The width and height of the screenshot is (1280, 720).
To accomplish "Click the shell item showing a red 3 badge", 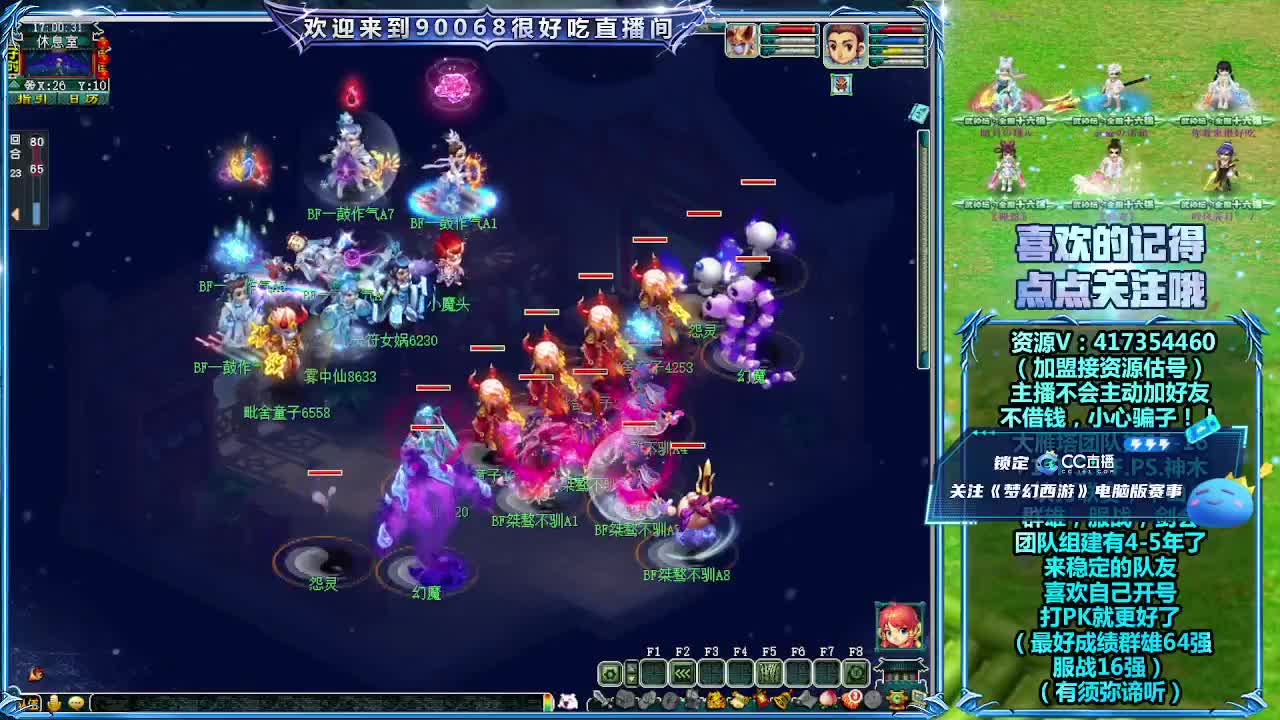I will pos(853,697).
